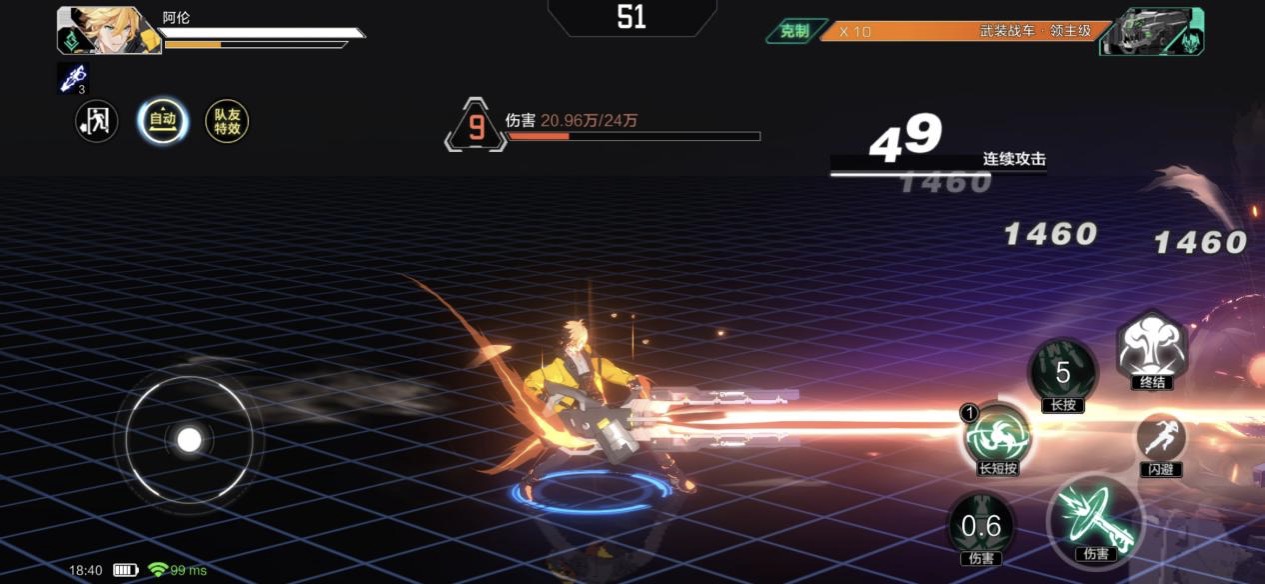
Task: Toggle the 队友特效 teammate effects button
Action: (227, 121)
